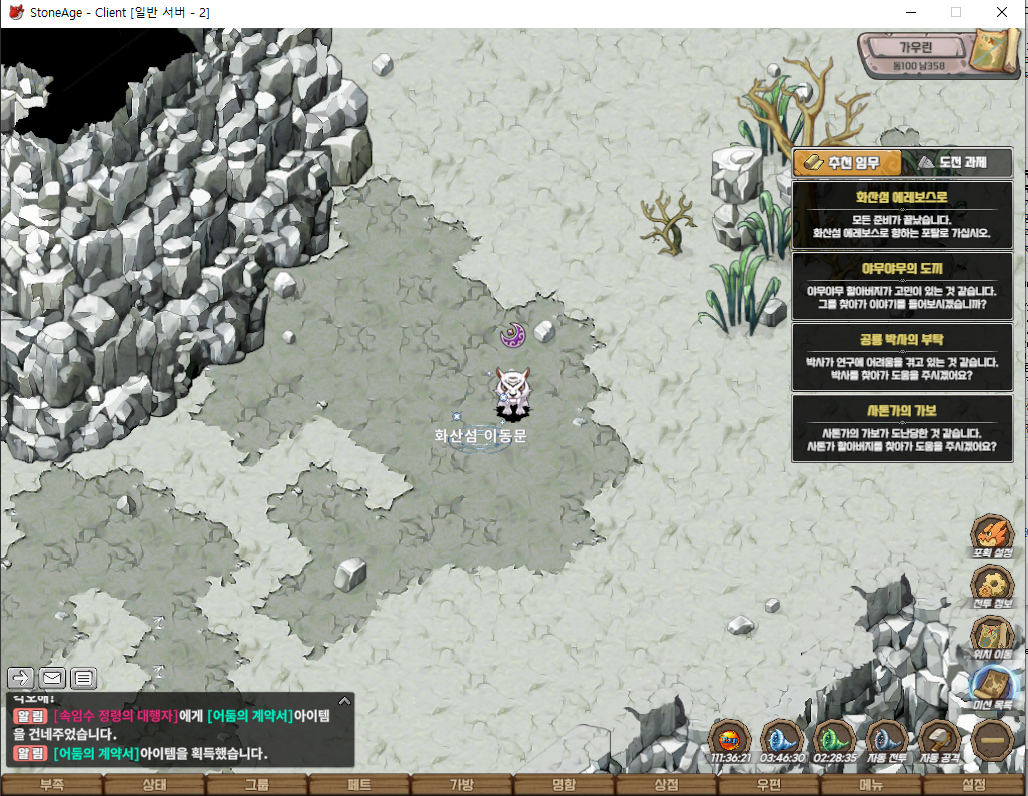Open the 페트 (pet) menu

point(359,785)
